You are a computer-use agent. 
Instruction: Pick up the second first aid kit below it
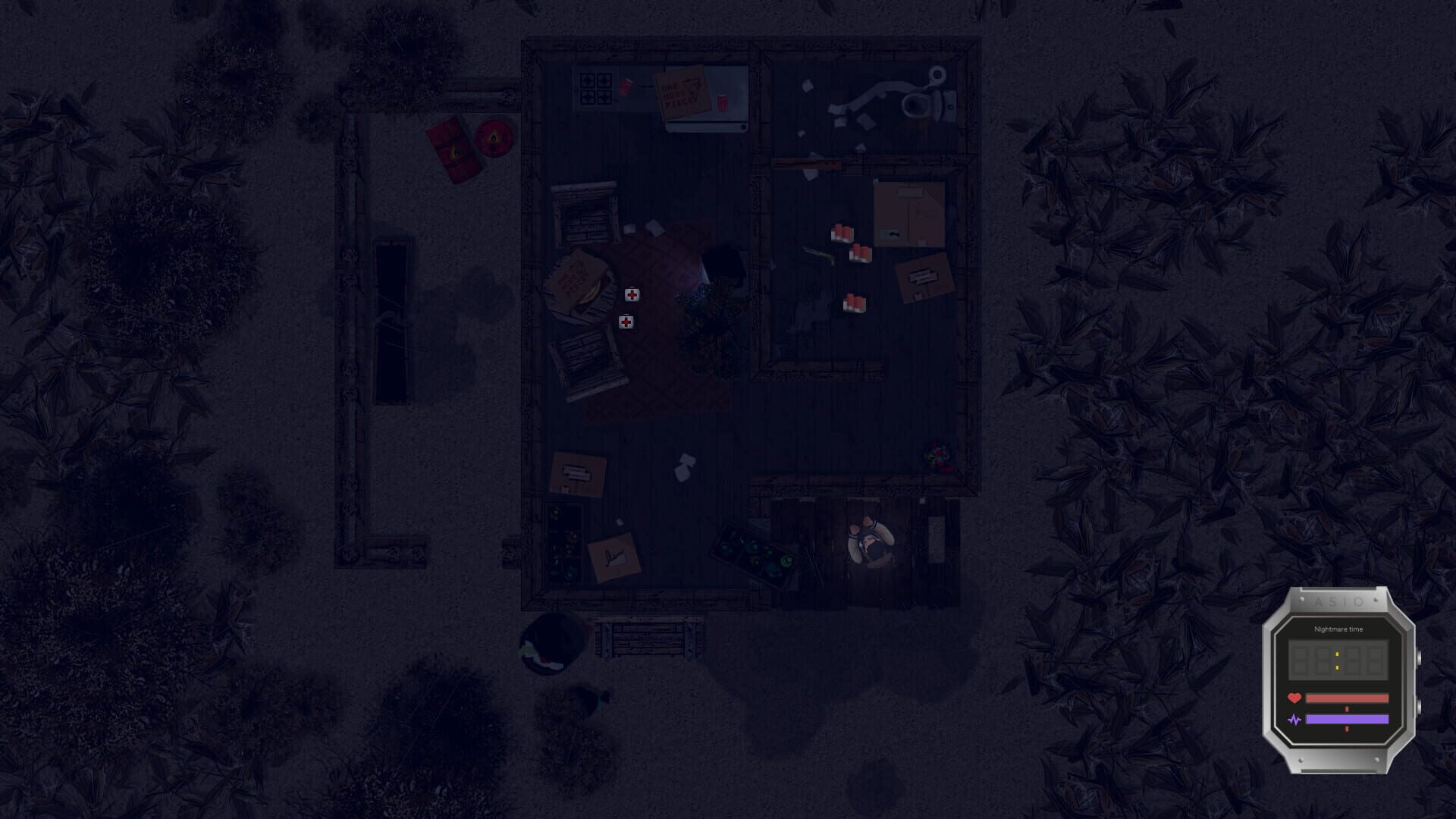point(626,321)
